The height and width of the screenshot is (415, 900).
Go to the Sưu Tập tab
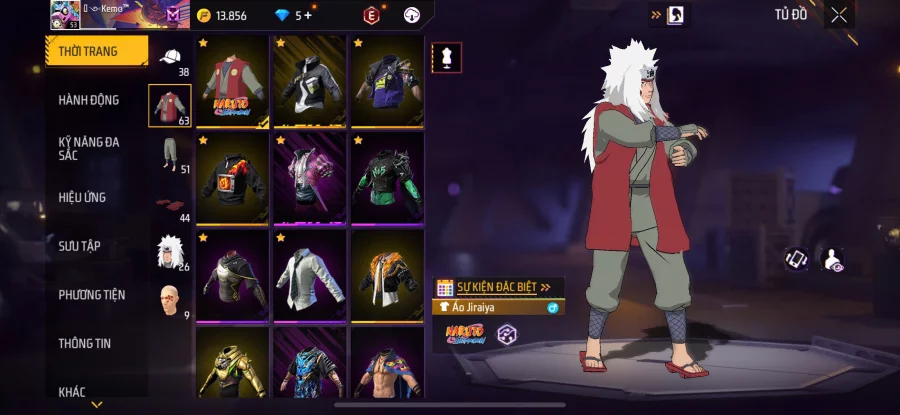[x=79, y=246]
